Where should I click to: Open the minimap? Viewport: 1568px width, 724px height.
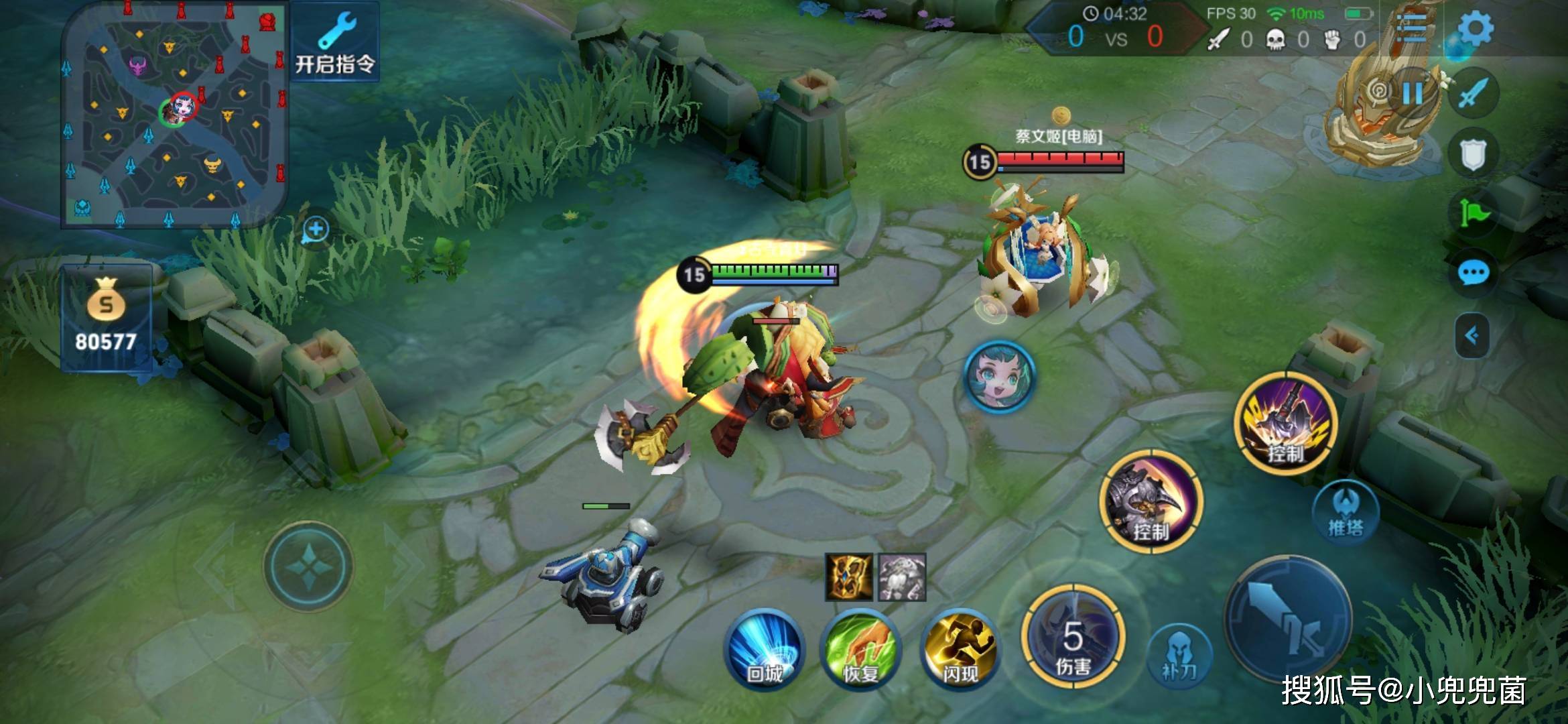pos(174,114)
